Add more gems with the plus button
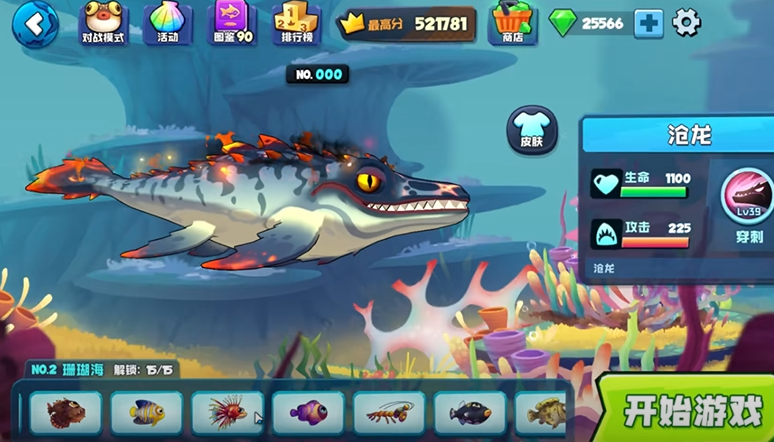This screenshot has height=442, width=774. [x=649, y=23]
